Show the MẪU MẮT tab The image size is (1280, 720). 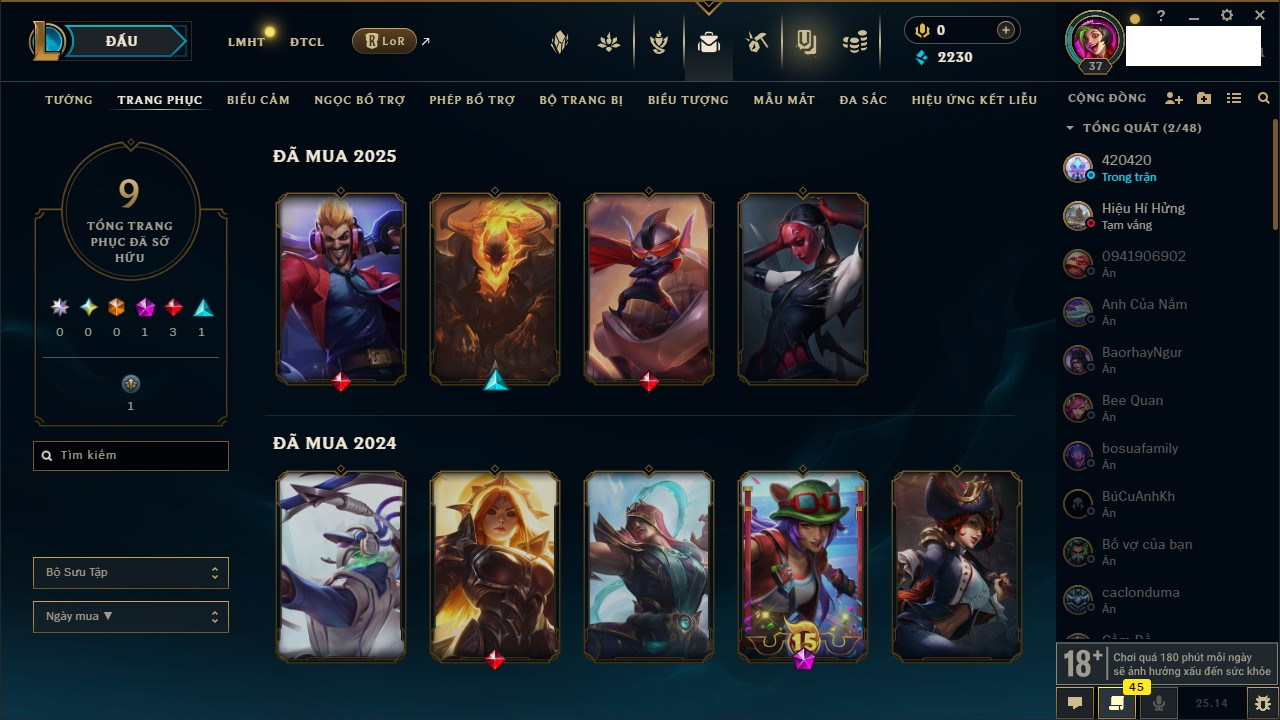(x=784, y=100)
